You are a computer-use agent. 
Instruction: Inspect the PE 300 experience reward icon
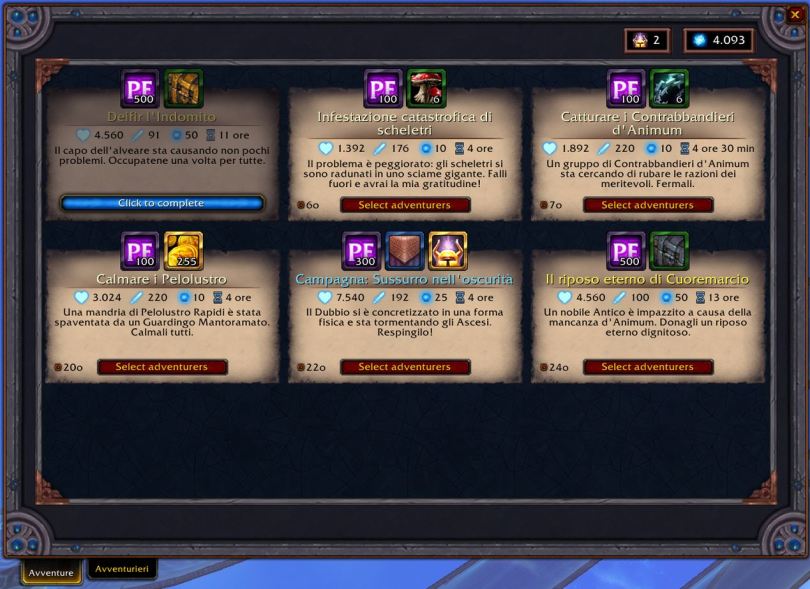[x=361, y=251]
